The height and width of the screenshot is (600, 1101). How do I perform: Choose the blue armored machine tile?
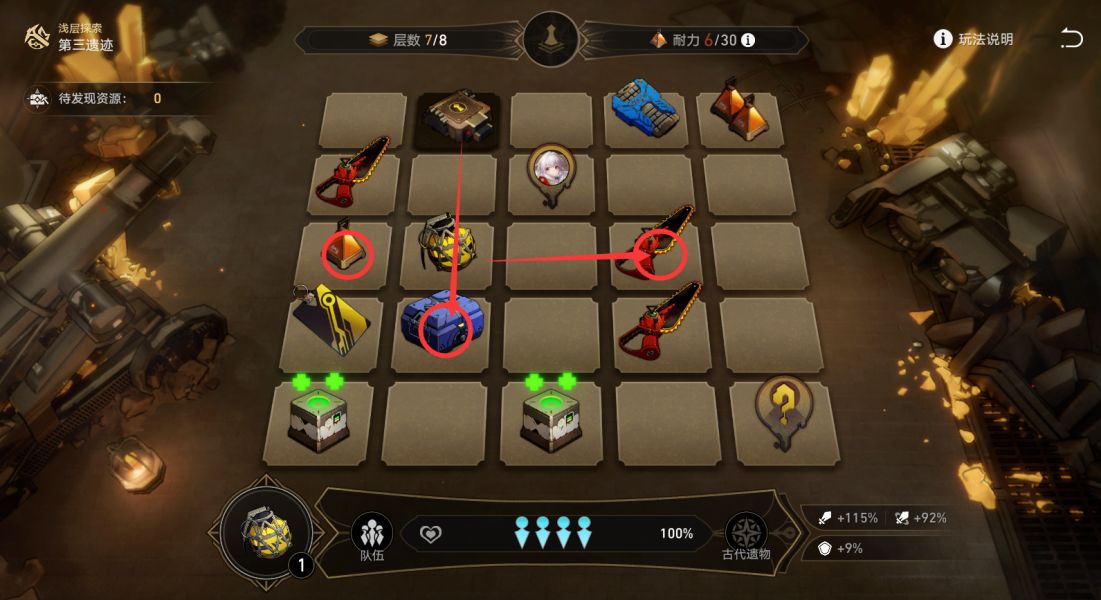645,109
